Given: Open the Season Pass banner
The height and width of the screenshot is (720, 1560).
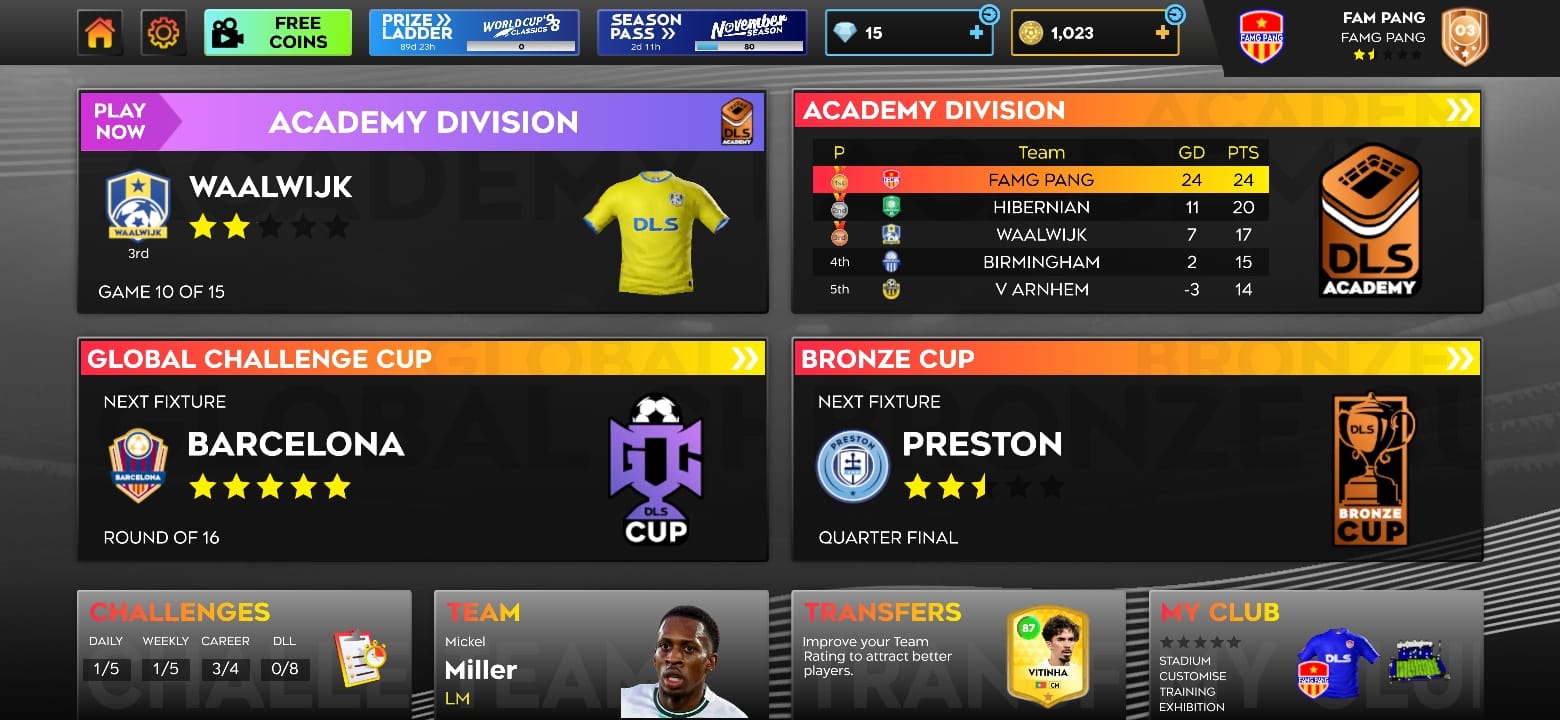Looking at the screenshot, I should (x=702, y=33).
